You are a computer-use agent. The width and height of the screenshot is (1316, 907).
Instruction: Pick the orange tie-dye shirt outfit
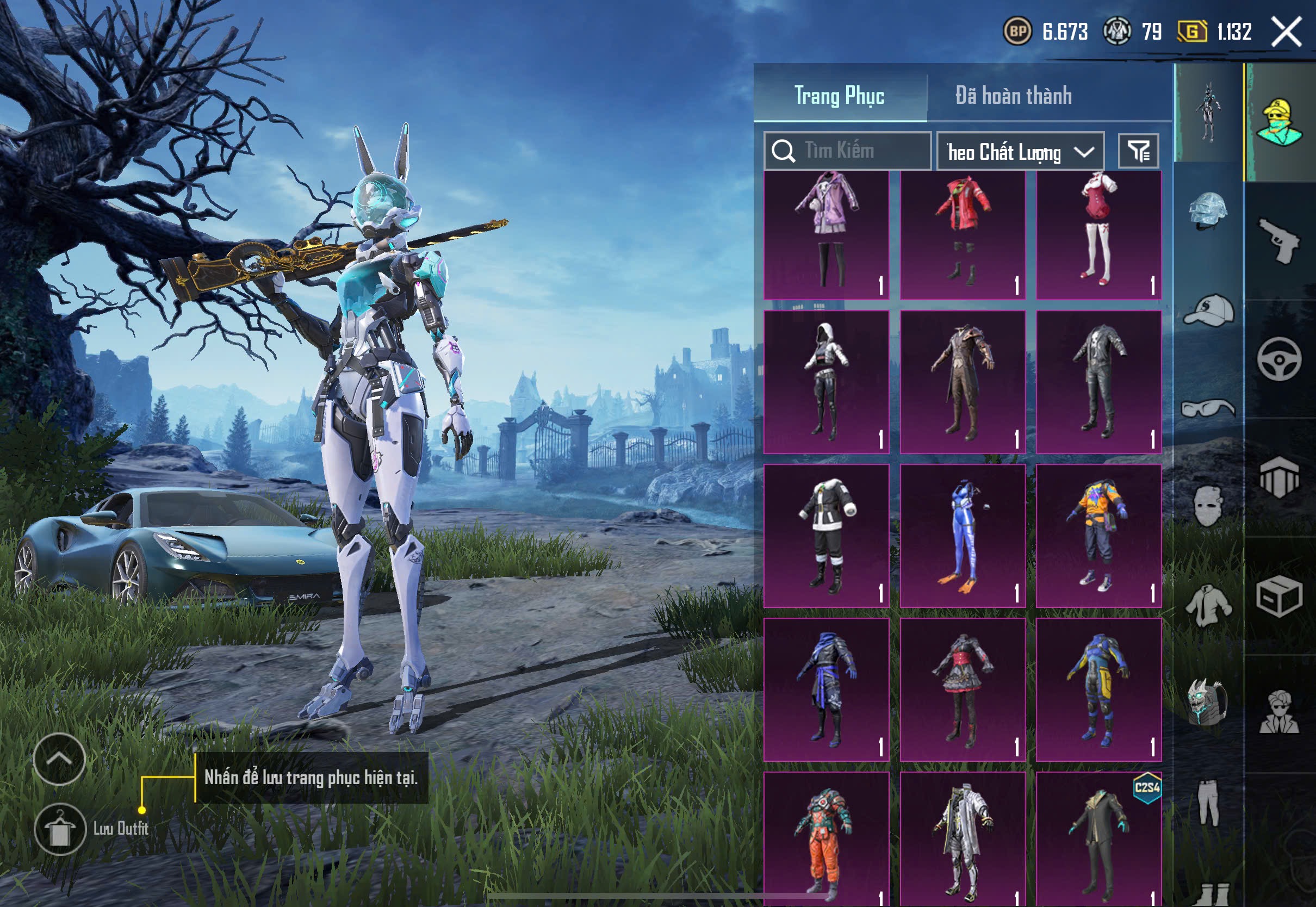tap(1098, 535)
